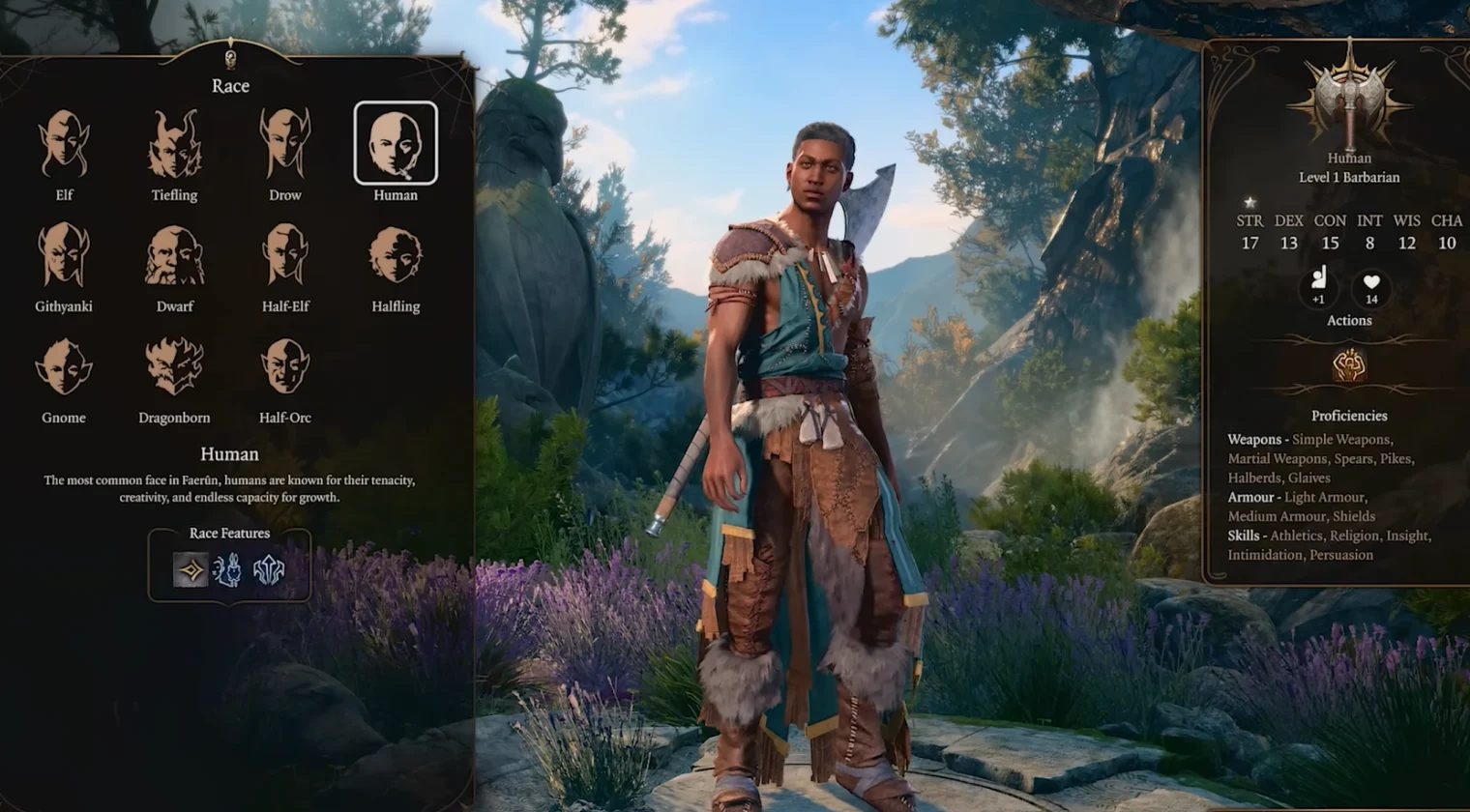Inspect the middle blue hand race feature
1470x812 pixels.
tap(228, 570)
